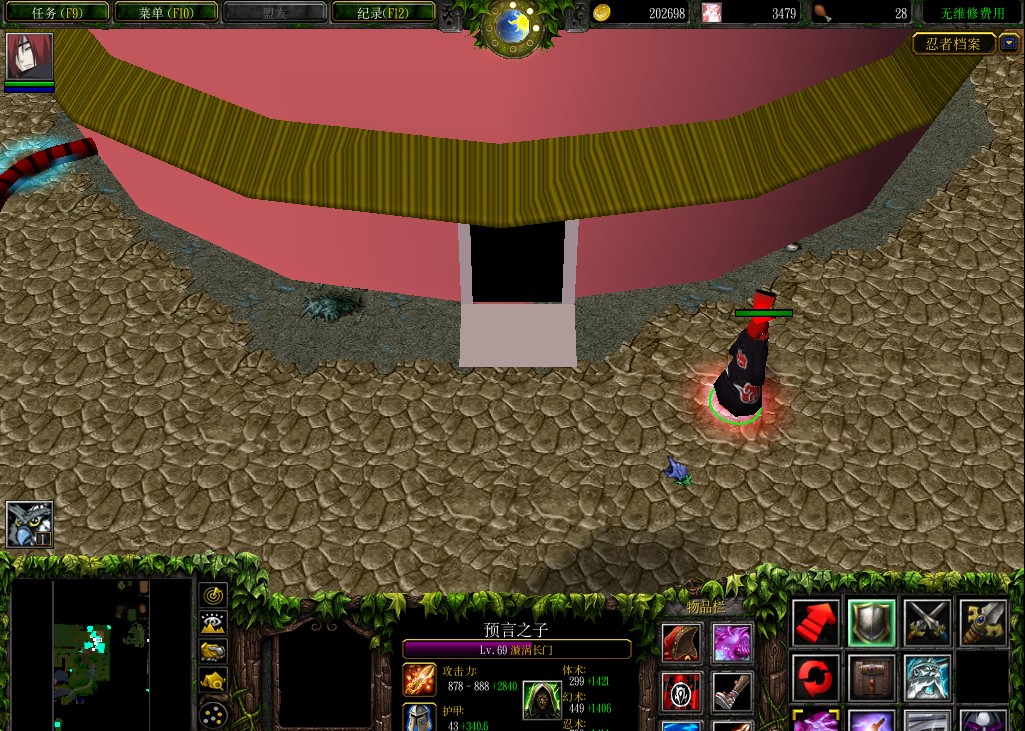Toggle minimap ally color mode button
The image size is (1025, 731).
(214, 652)
